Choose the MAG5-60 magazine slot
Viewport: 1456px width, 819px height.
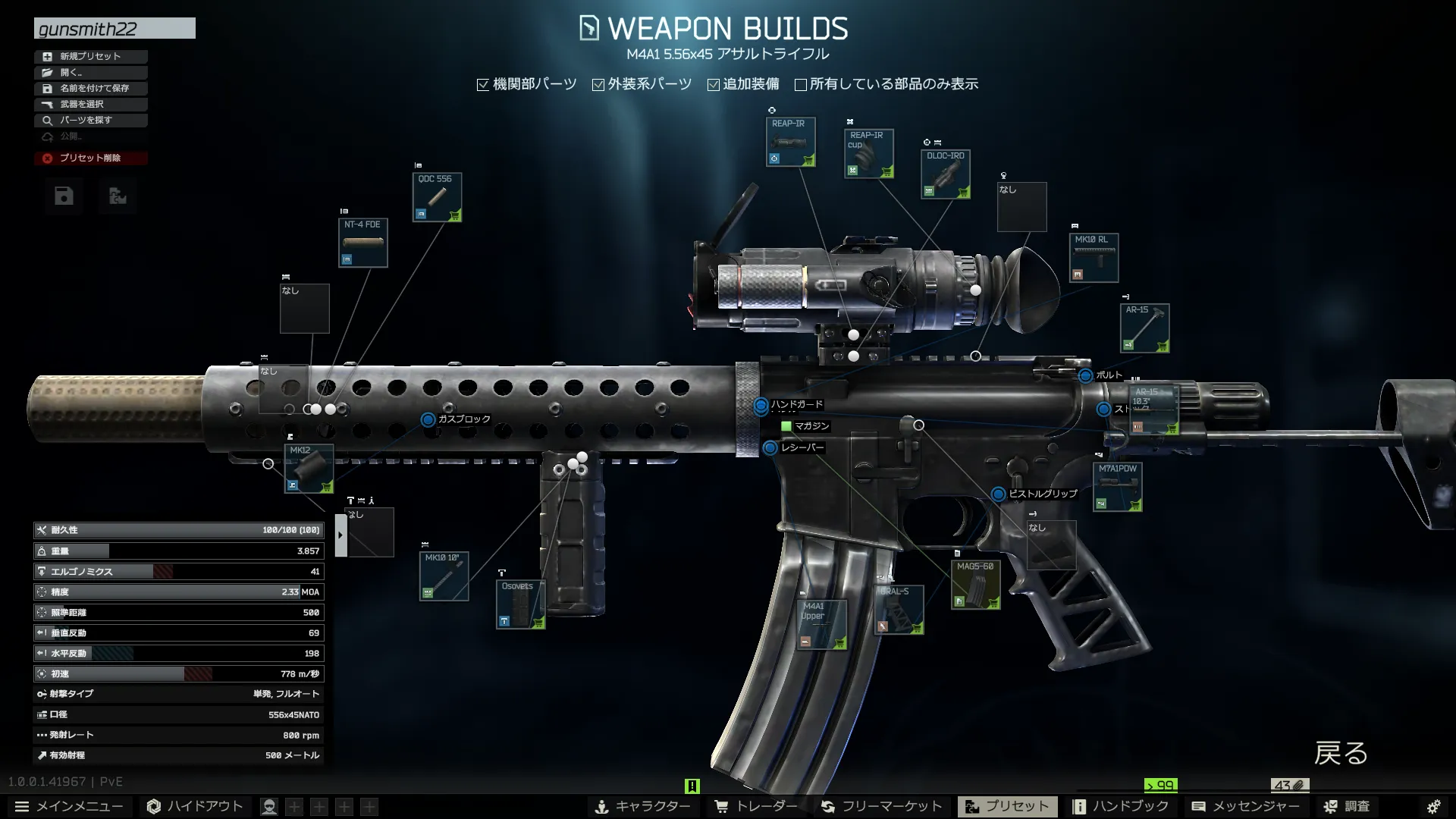coord(975,585)
